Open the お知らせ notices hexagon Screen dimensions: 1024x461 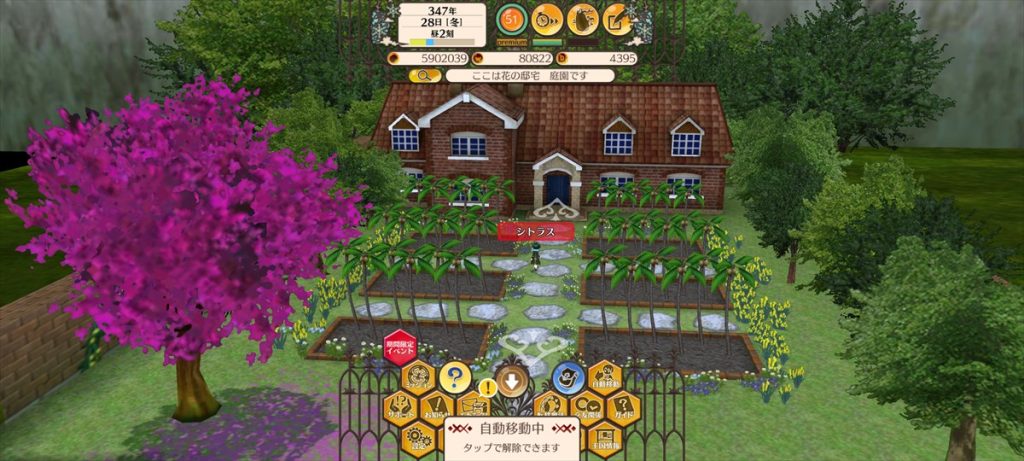pos(437,407)
